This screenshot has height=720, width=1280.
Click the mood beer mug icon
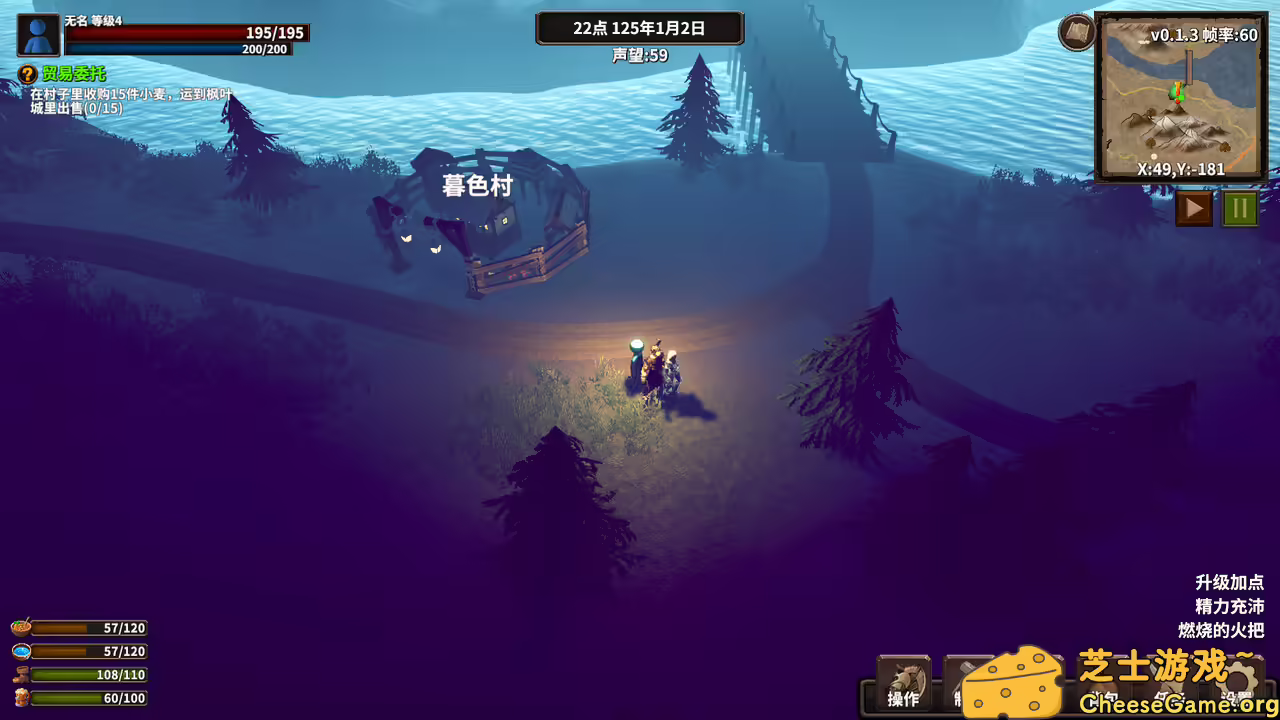22,697
